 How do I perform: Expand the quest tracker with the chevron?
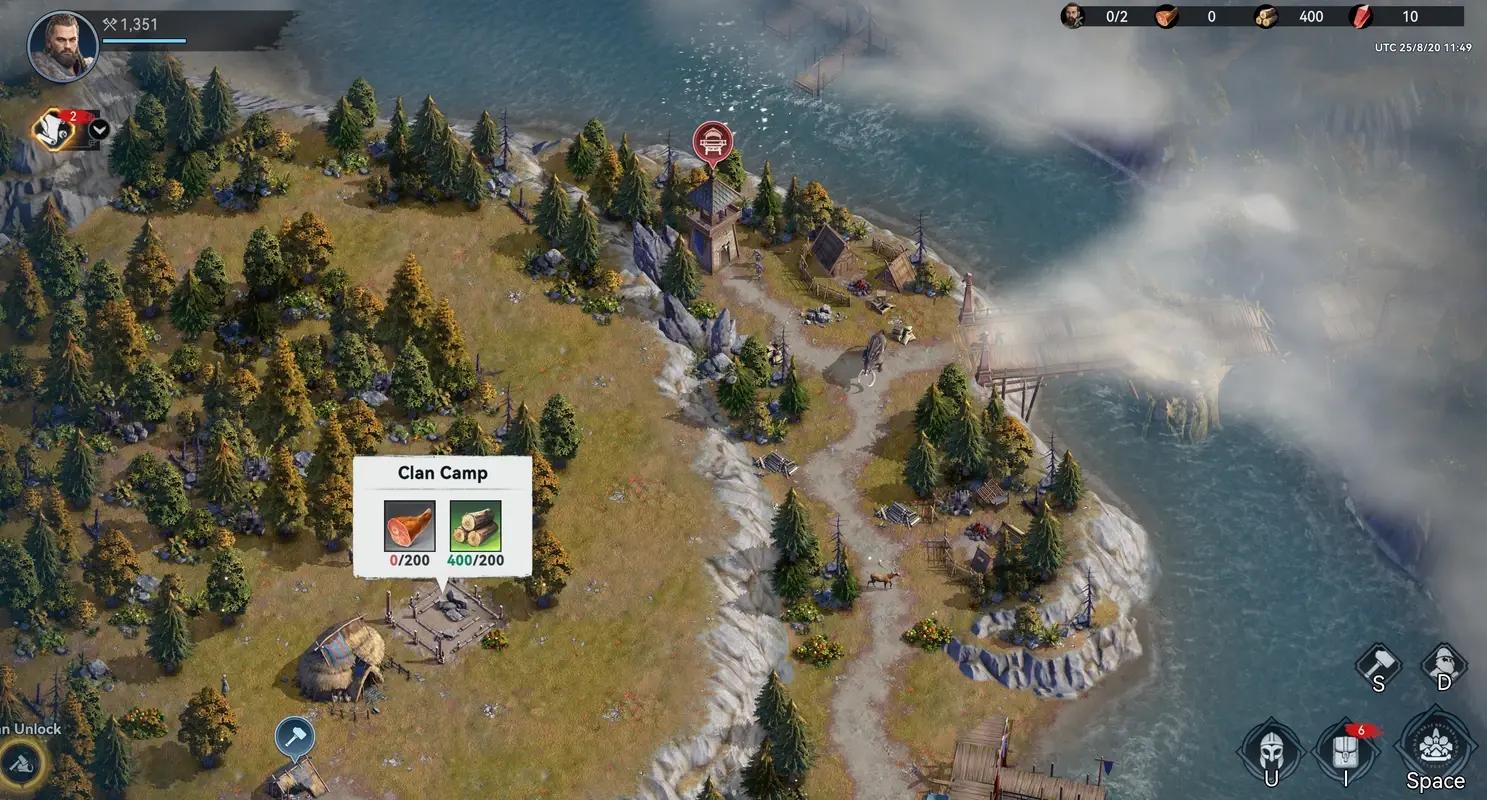(x=100, y=131)
